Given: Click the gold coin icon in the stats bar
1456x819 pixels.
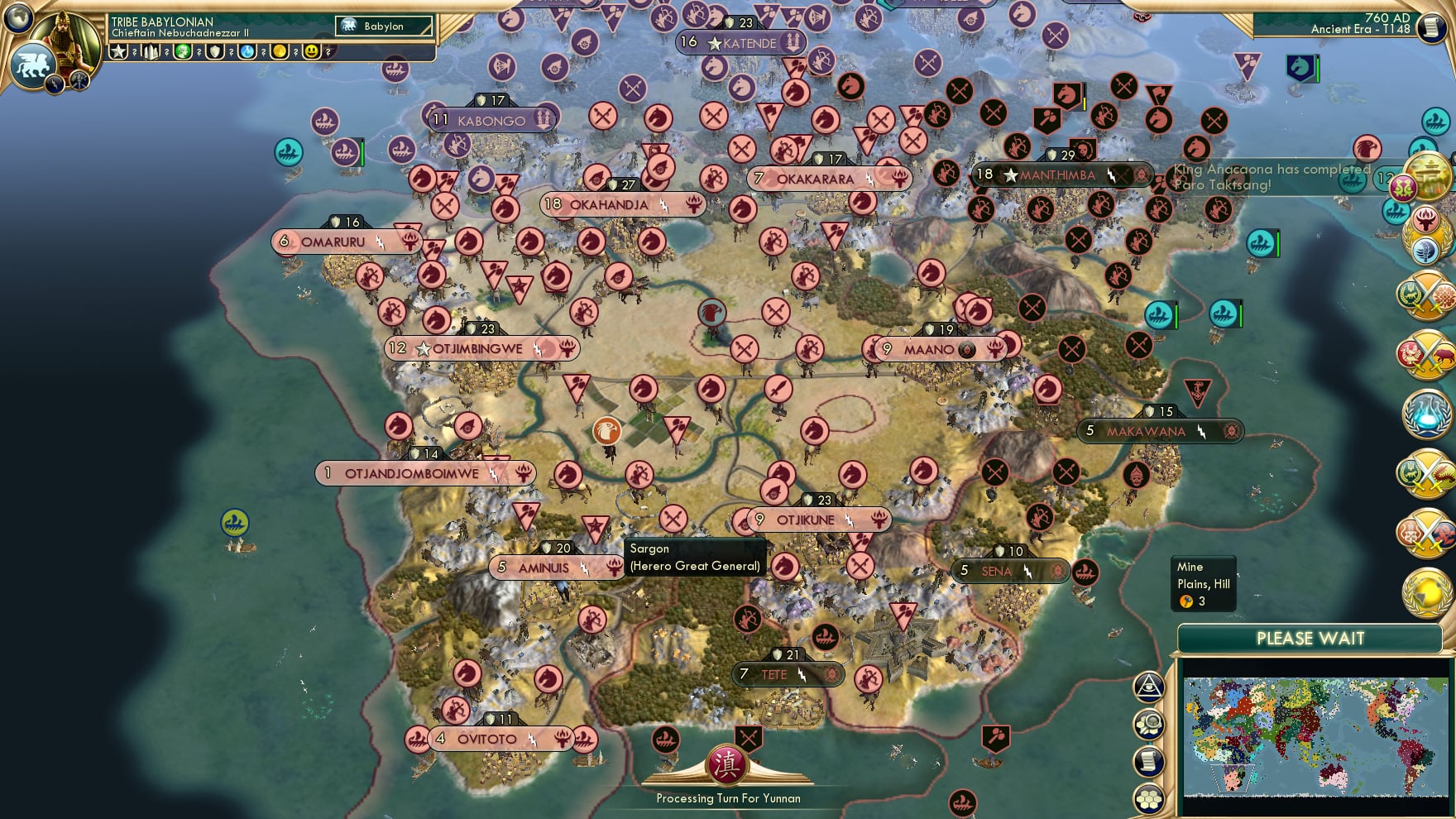Looking at the screenshot, I should point(280,53).
